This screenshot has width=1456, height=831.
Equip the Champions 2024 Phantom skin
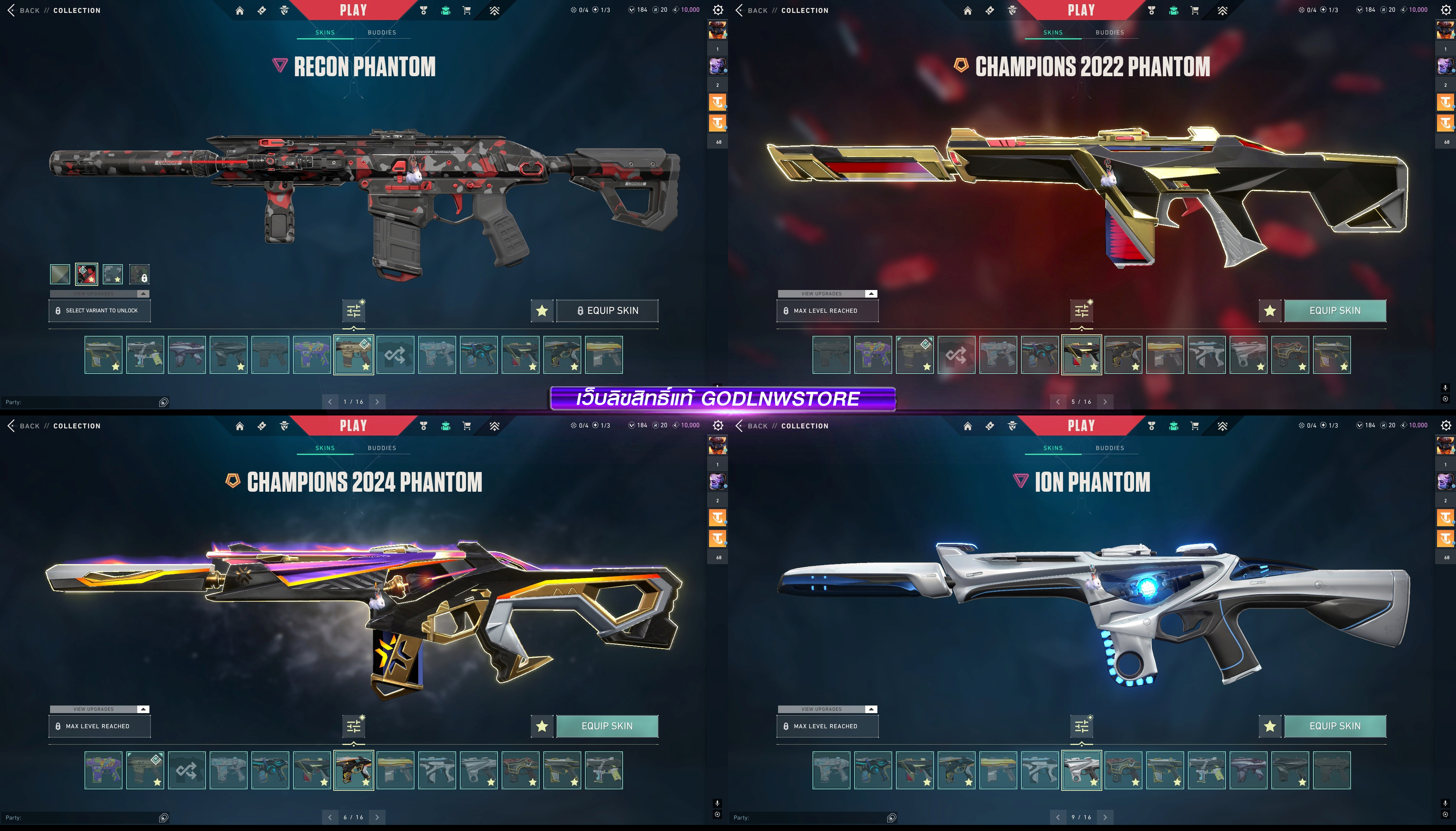[x=607, y=726]
